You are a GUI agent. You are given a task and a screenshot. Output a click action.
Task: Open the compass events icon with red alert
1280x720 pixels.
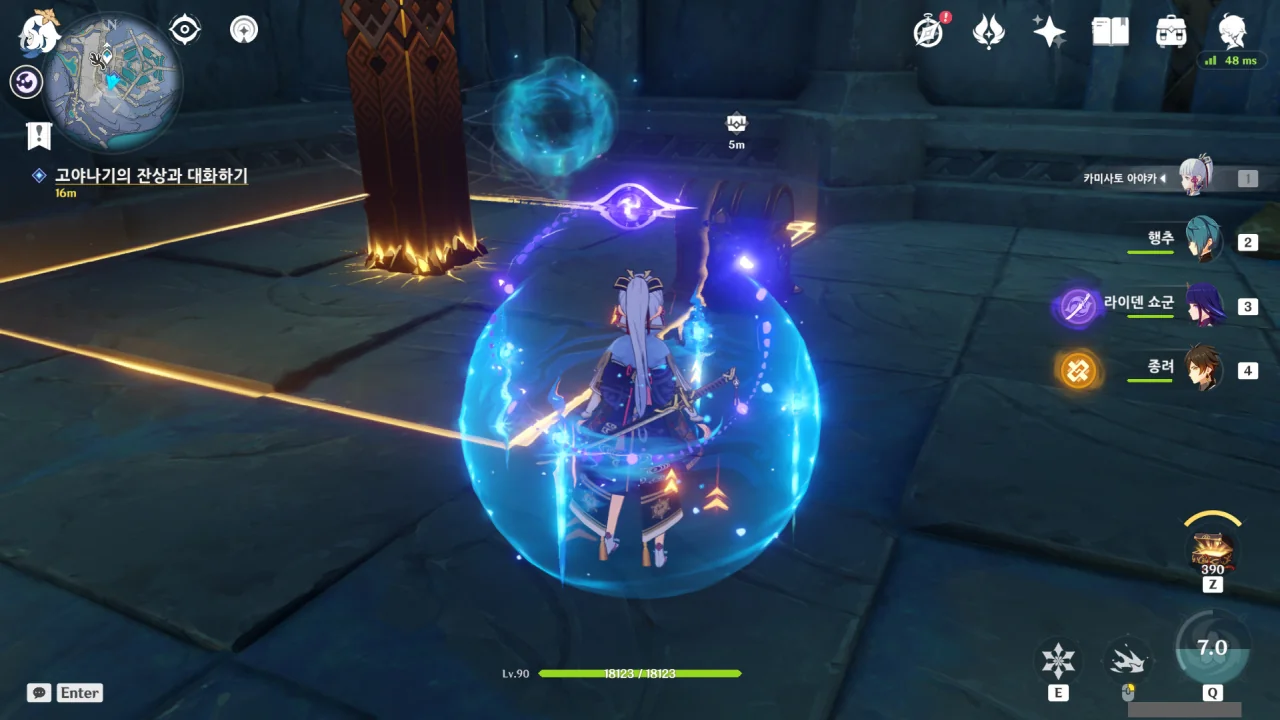coord(929,32)
